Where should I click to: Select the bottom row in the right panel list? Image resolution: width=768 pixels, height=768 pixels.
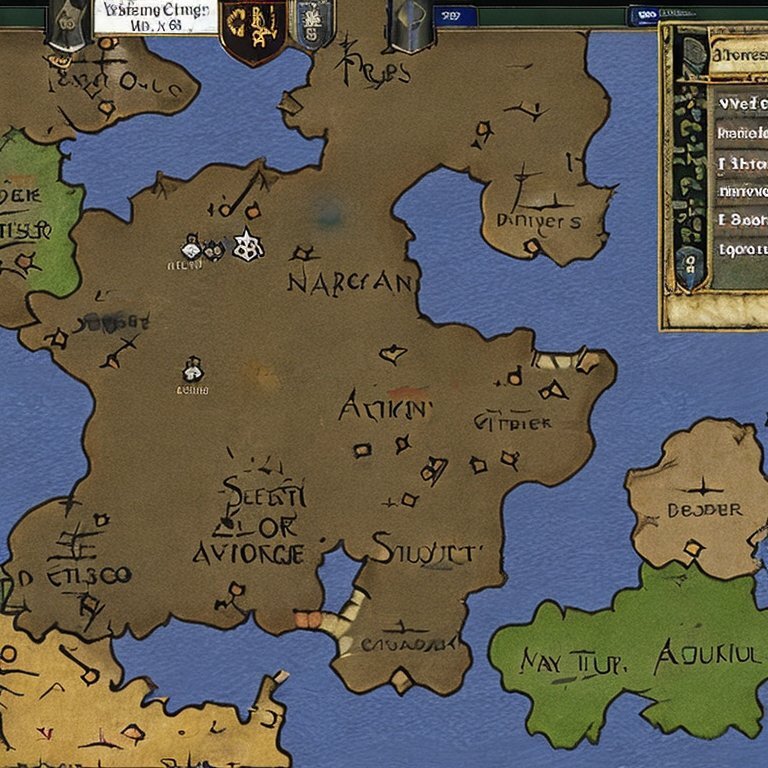(x=741, y=249)
